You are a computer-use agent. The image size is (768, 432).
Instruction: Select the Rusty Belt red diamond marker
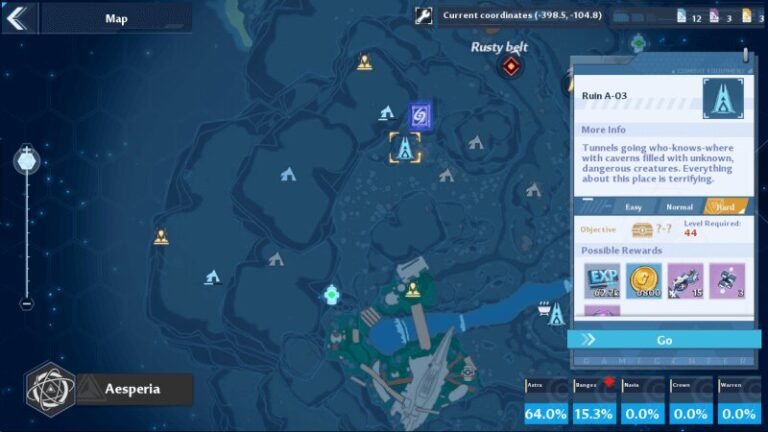point(511,67)
